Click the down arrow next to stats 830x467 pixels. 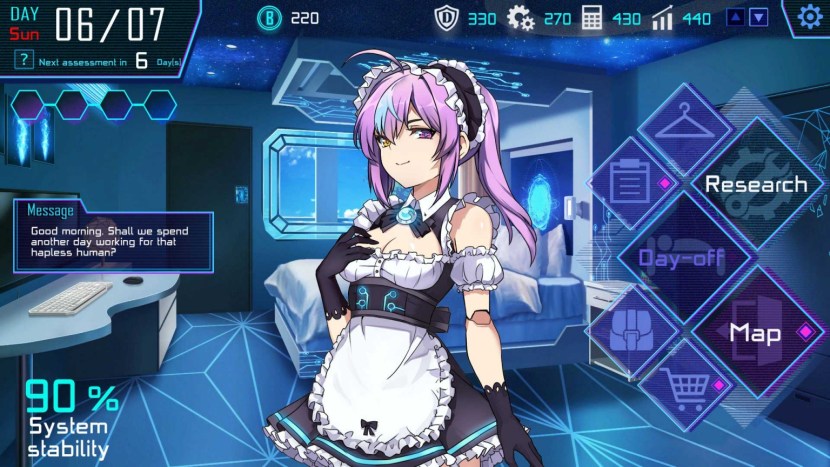759,17
